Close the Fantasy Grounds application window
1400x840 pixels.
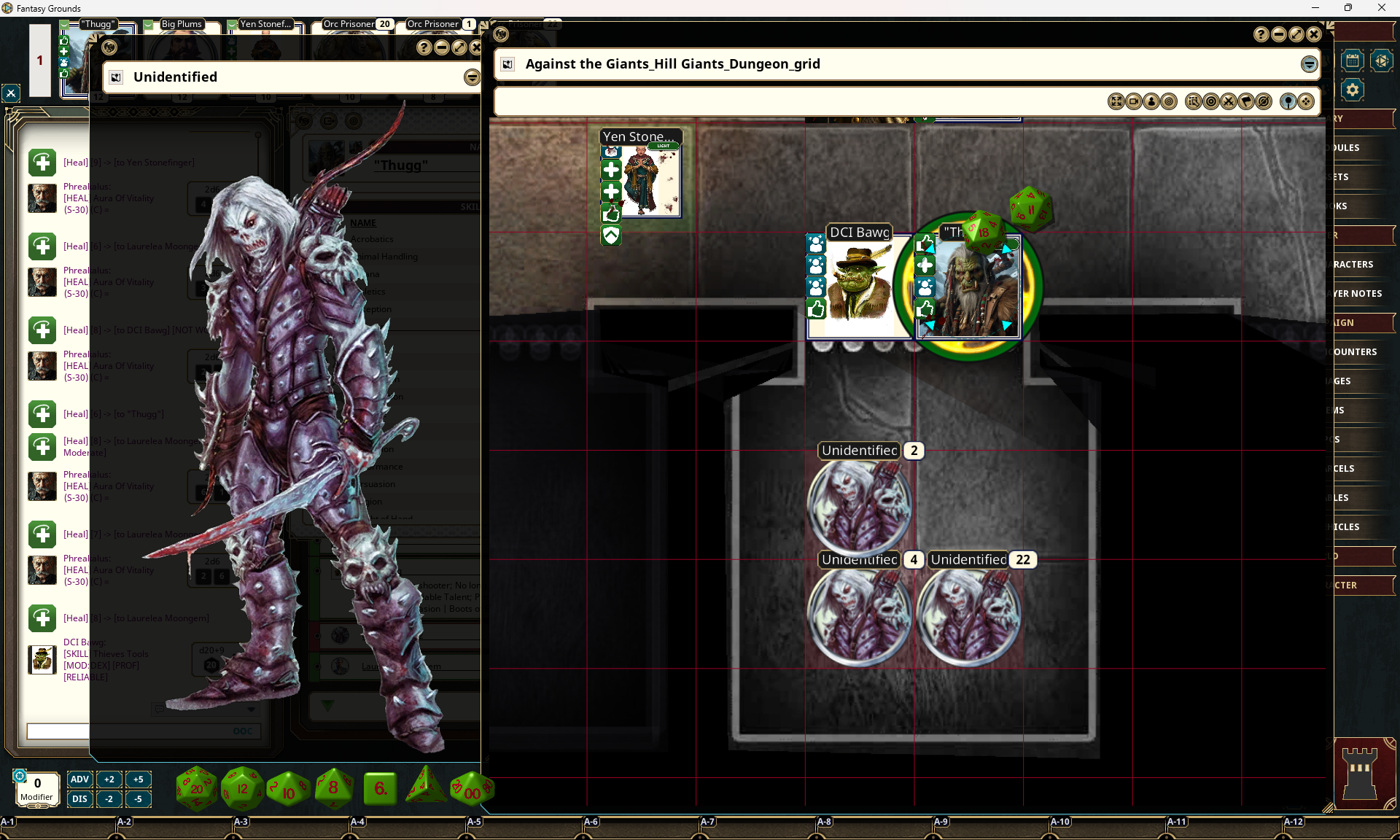(x=1381, y=8)
